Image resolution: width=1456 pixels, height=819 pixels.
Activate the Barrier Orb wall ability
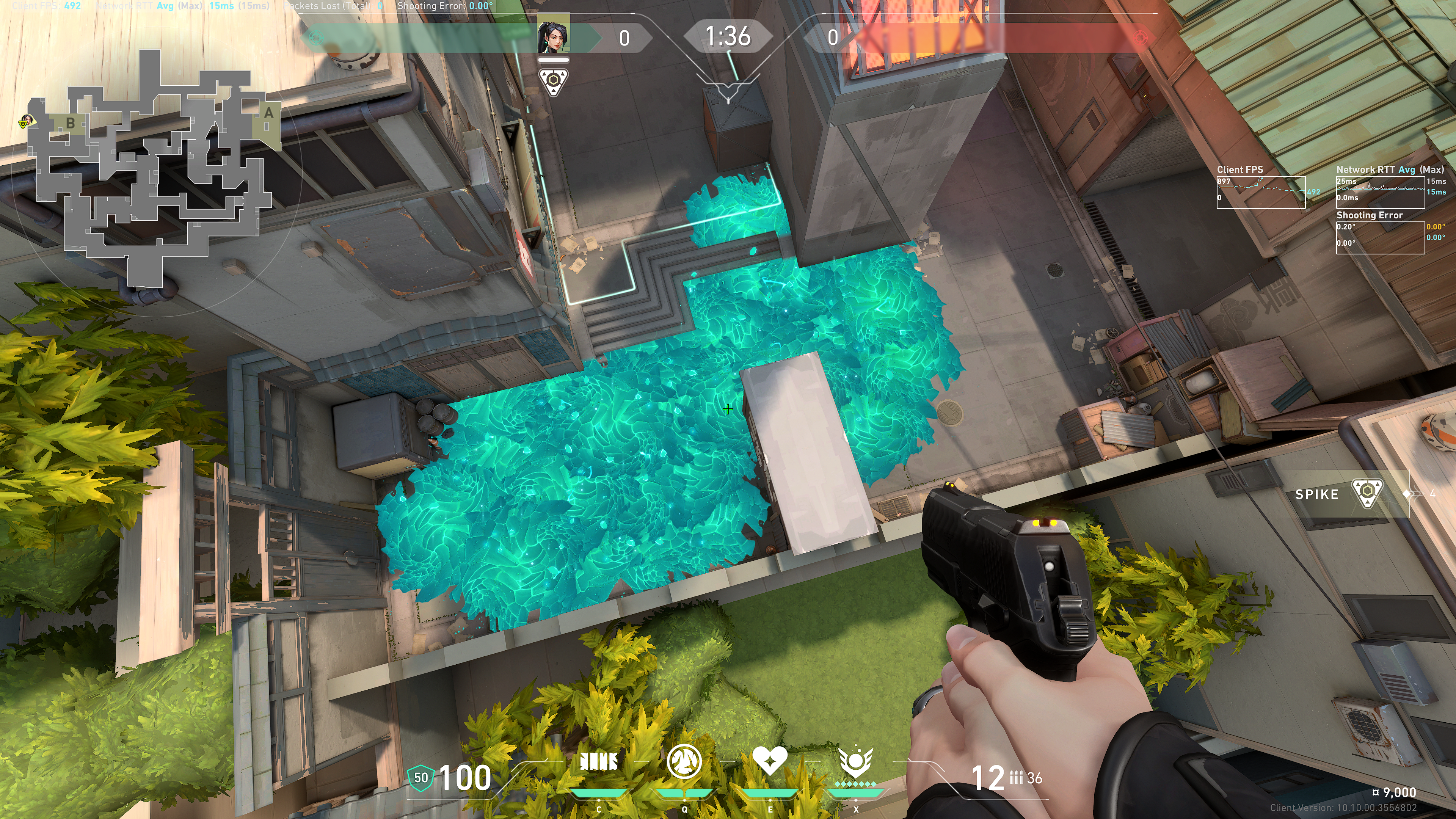599,762
